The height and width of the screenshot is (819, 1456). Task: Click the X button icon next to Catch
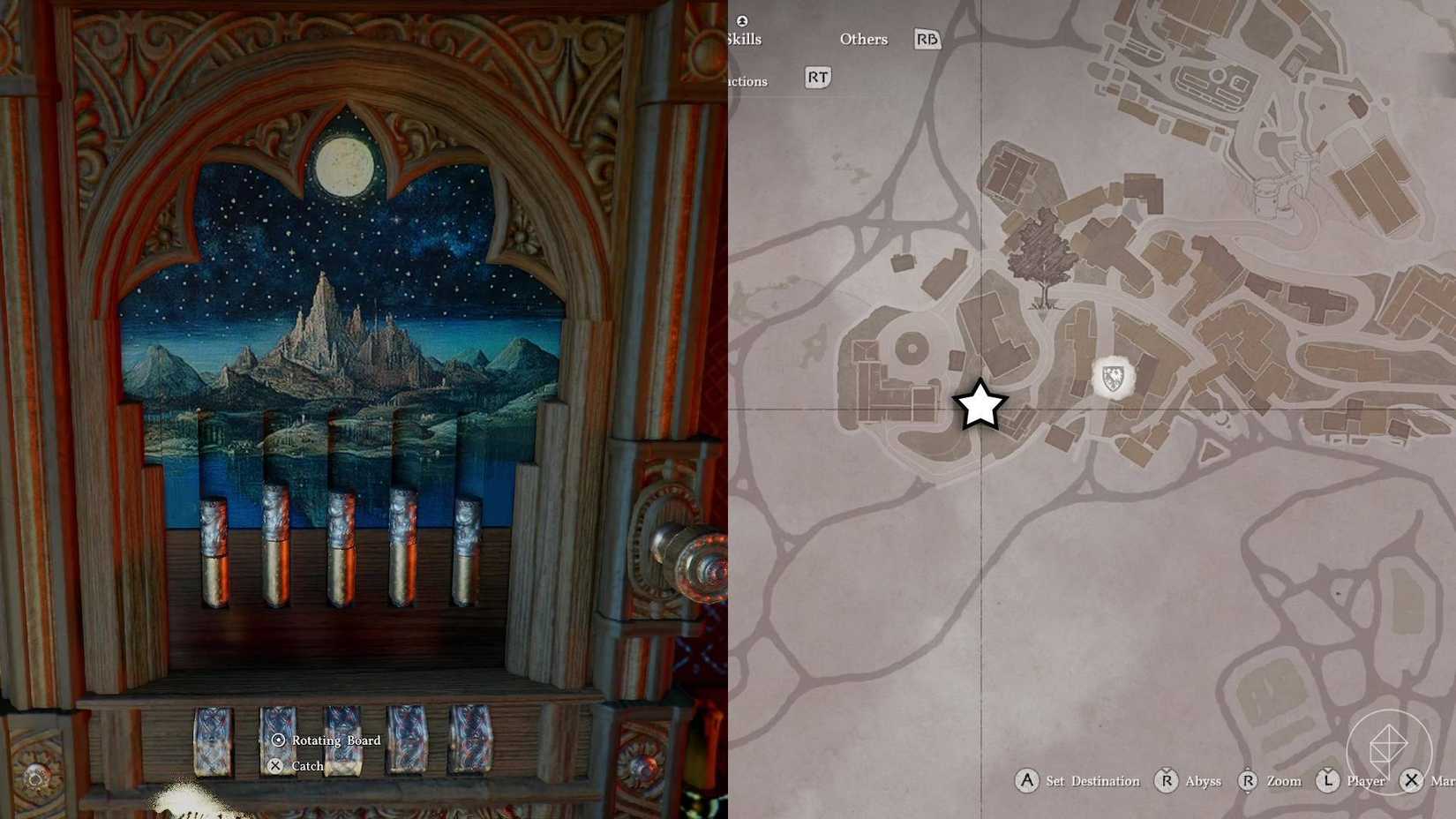pyautogui.click(x=276, y=766)
